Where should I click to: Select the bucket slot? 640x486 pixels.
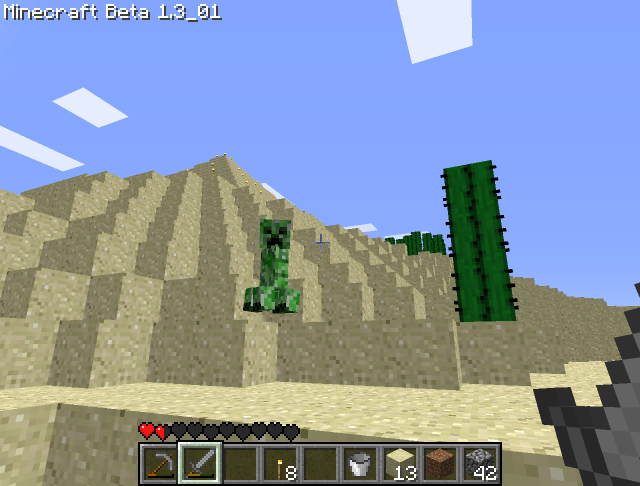[360, 464]
